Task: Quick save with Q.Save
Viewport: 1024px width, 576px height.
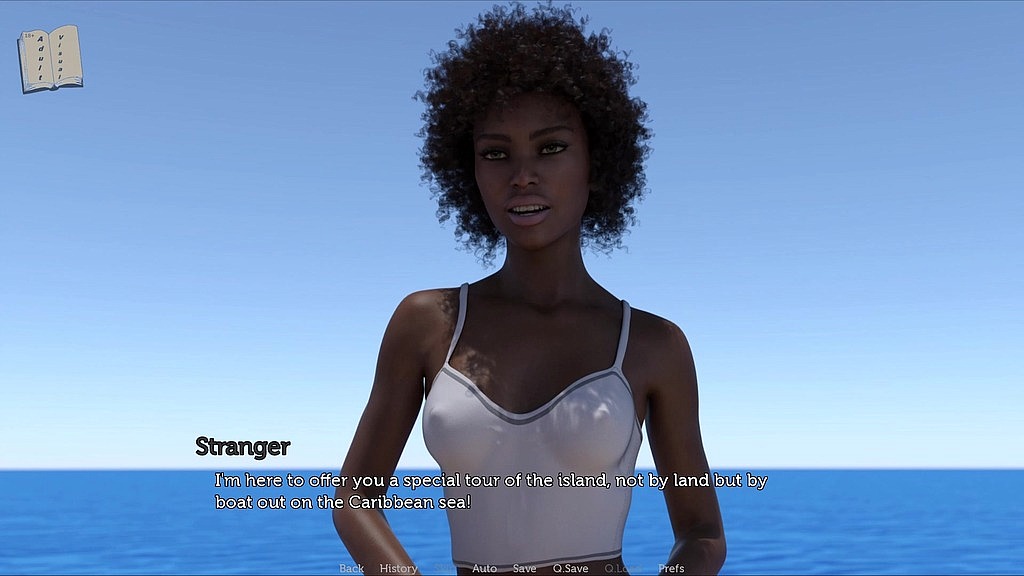Action: tap(570, 568)
